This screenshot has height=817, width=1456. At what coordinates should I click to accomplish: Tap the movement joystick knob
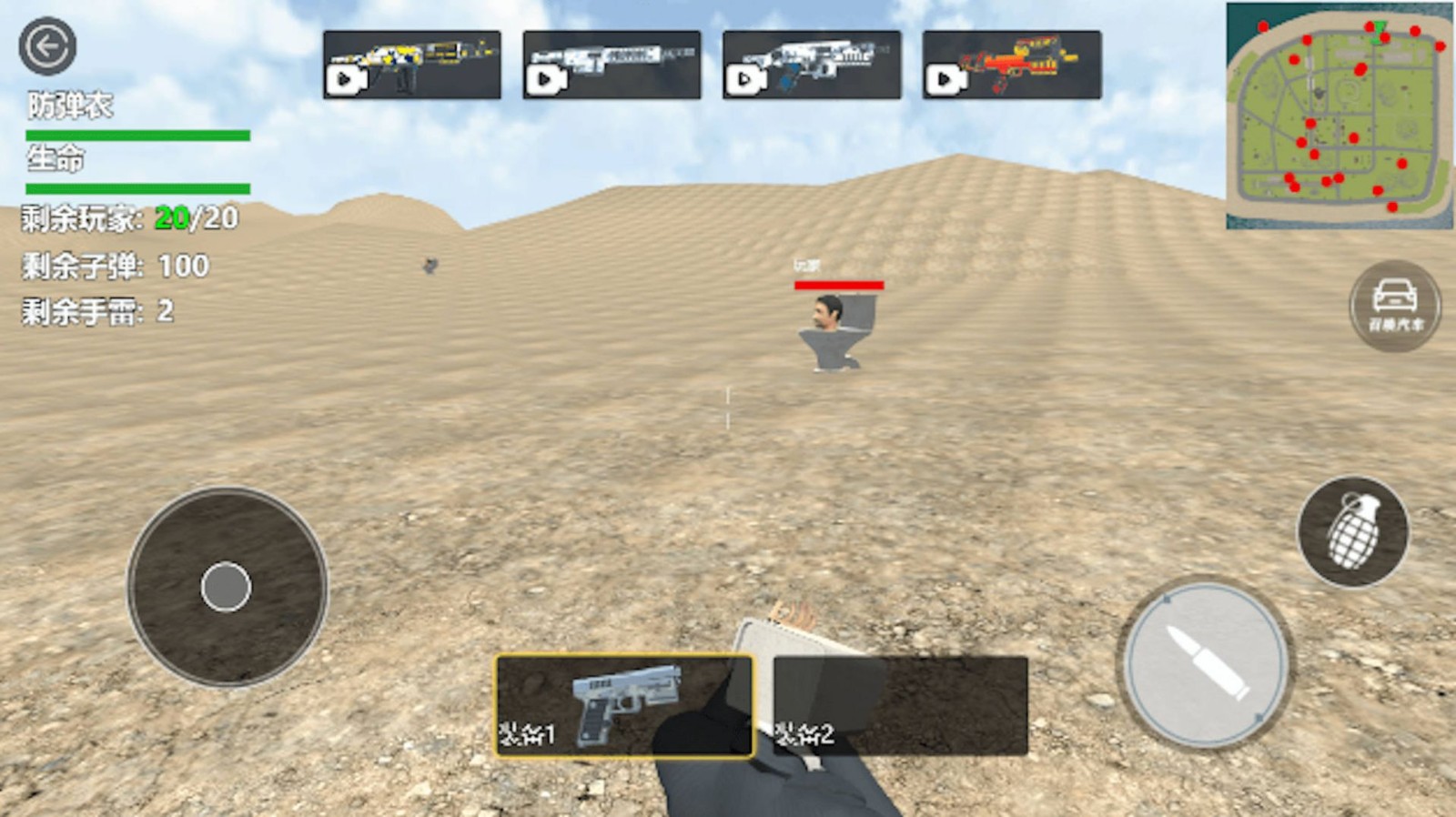(224, 585)
